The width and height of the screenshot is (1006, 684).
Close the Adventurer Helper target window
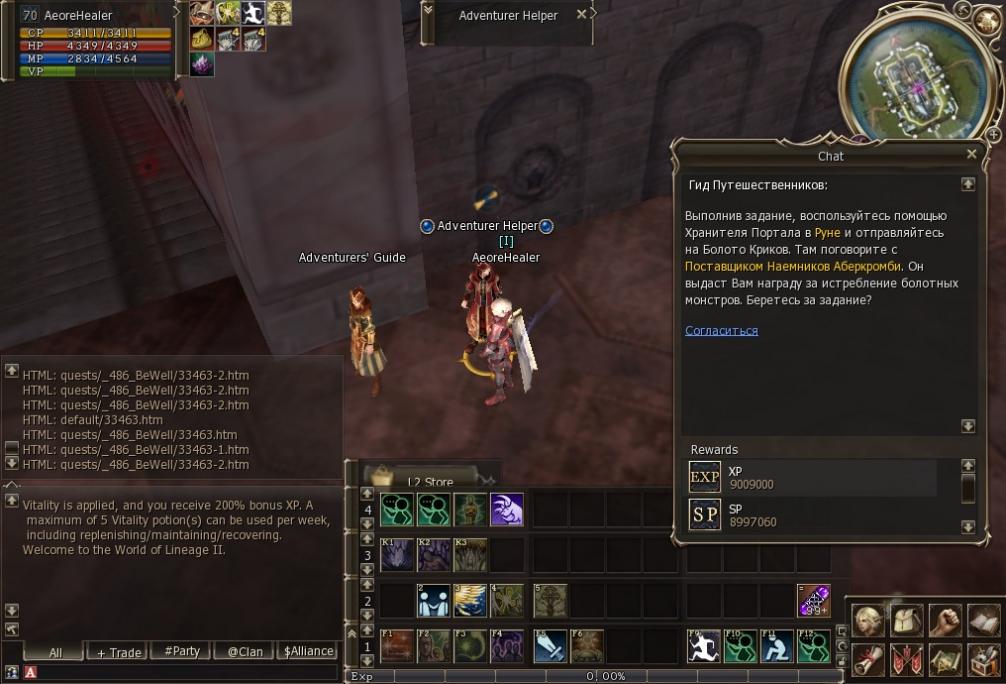[x=581, y=15]
